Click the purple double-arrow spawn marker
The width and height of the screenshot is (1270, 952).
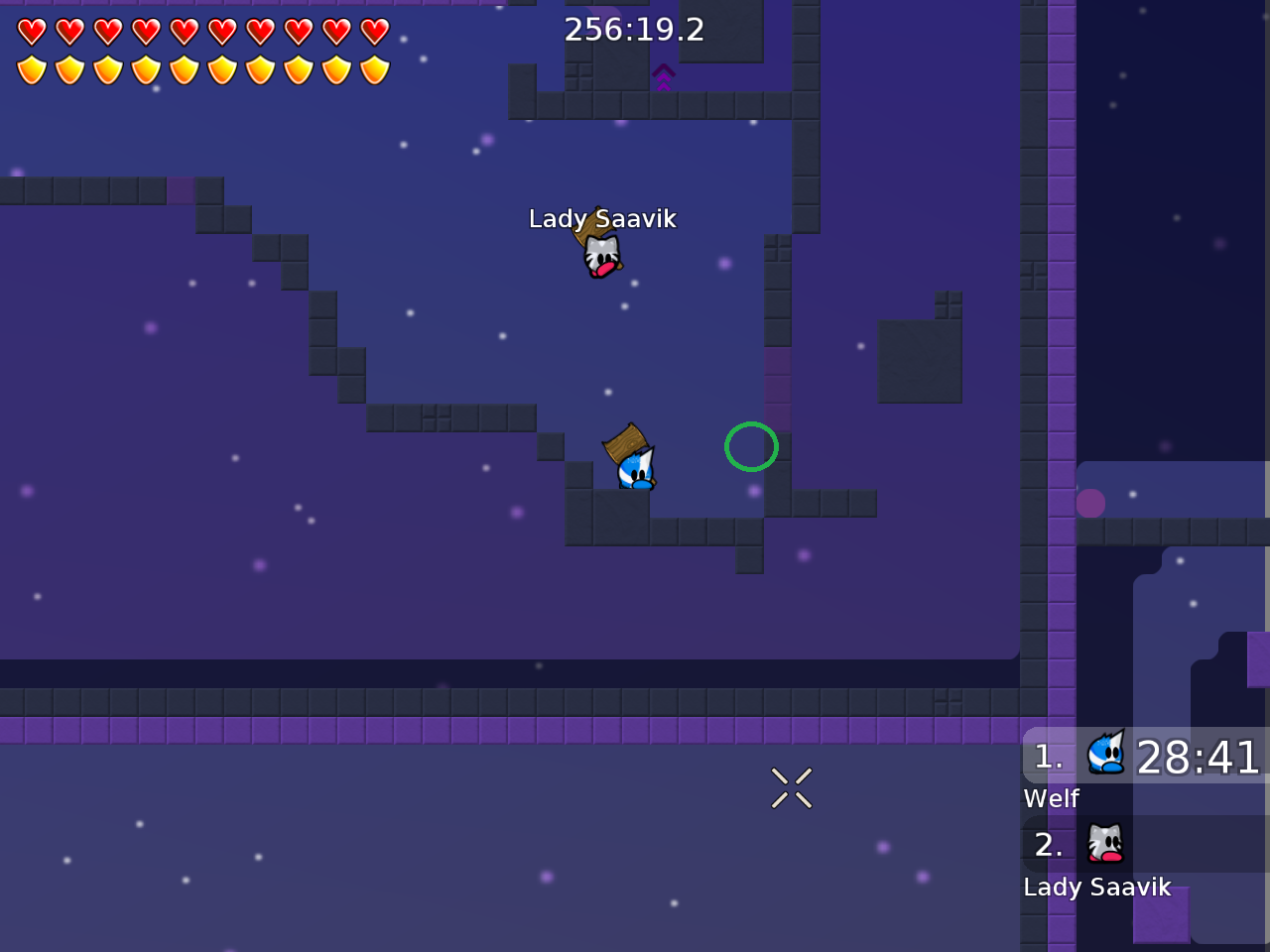click(663, 77)
